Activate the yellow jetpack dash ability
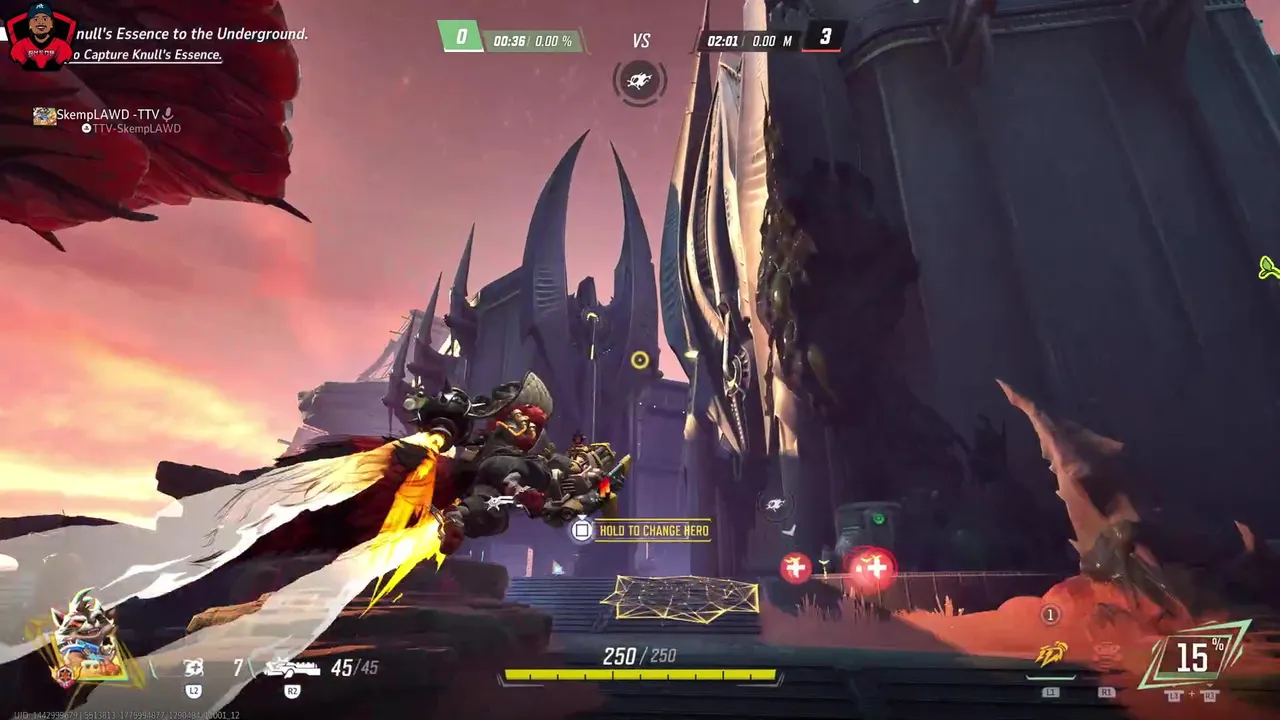The width and height of the screenshot is (1280, 720). [1049, 655]
